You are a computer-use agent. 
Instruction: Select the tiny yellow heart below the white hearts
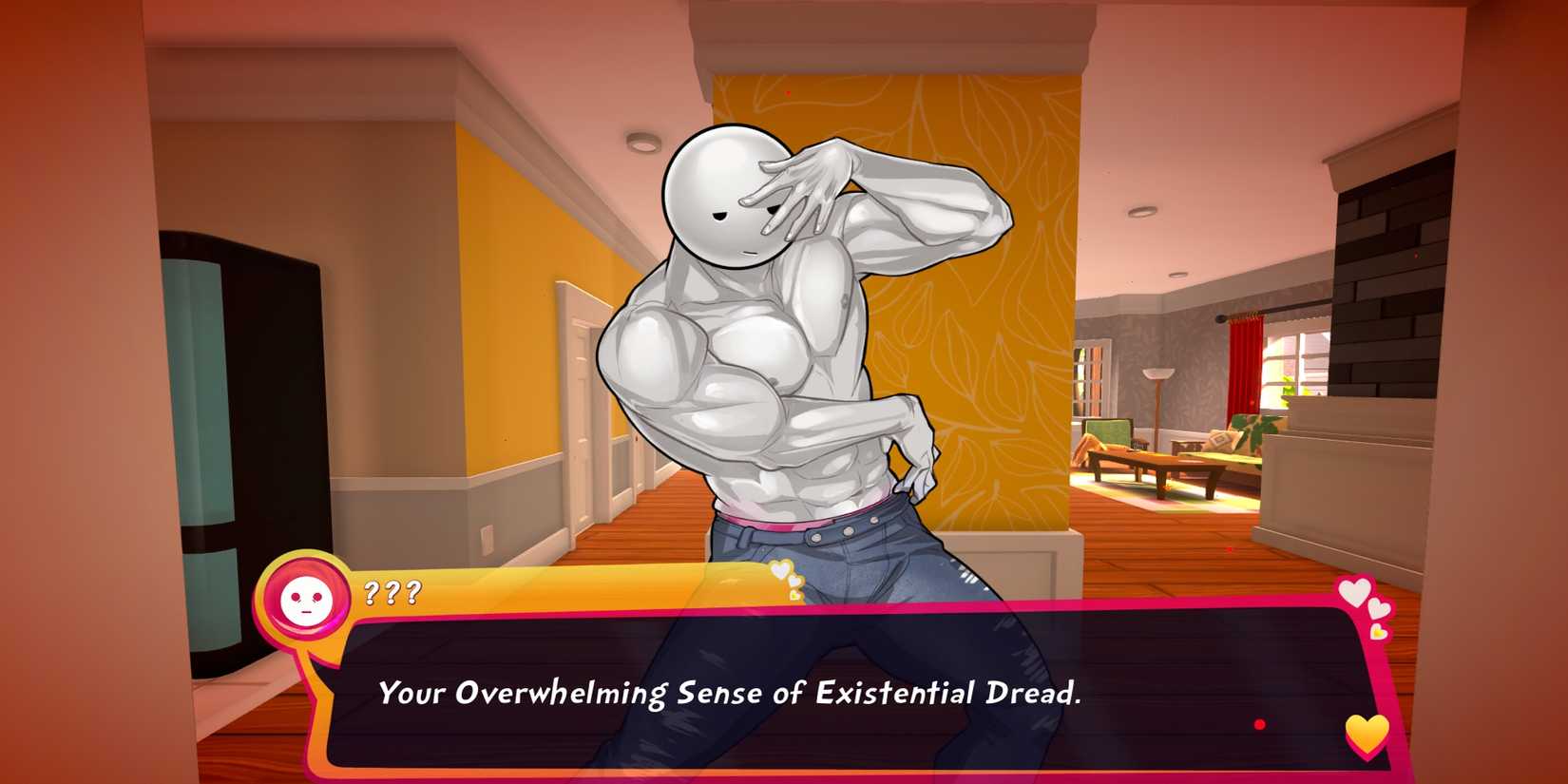tap(1378, 632)
